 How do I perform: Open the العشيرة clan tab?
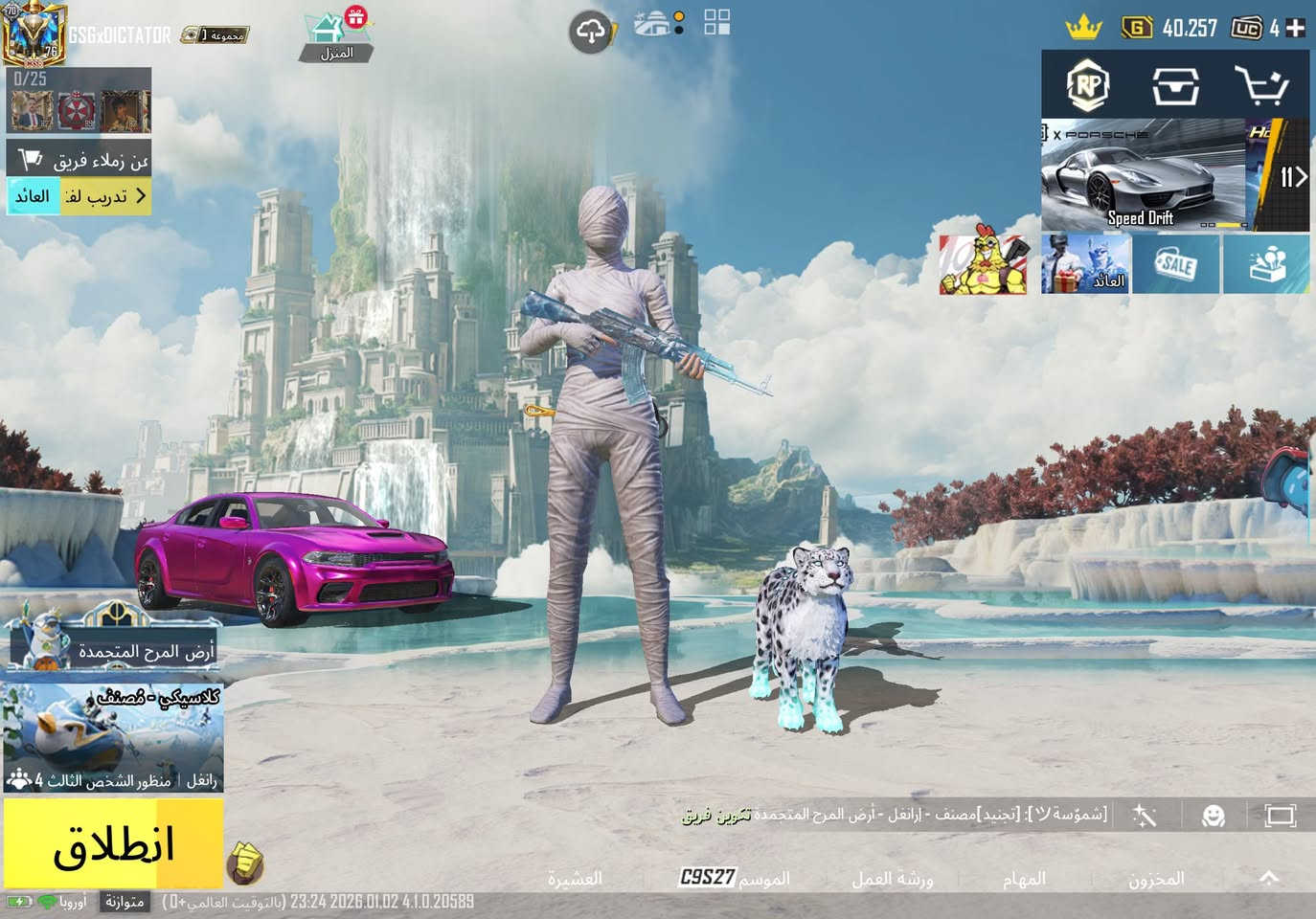tap(575, 878)
